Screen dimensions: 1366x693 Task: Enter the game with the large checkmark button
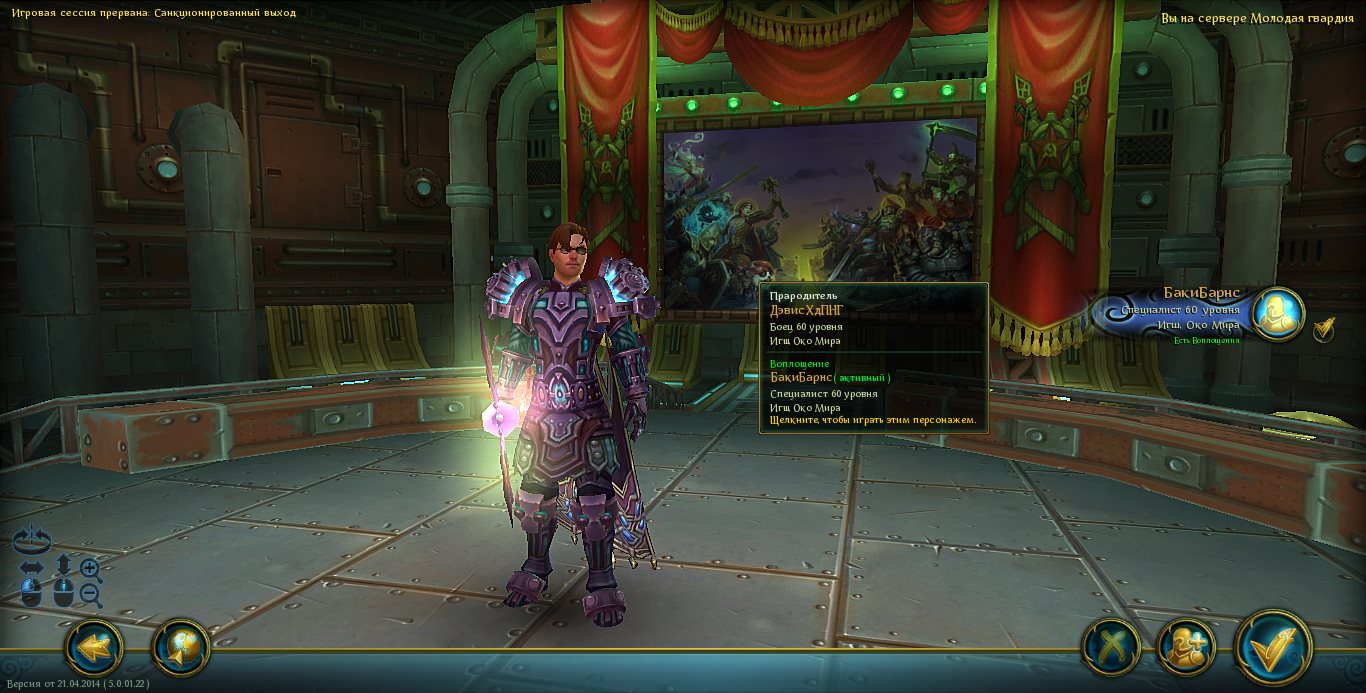point(1273,648)
